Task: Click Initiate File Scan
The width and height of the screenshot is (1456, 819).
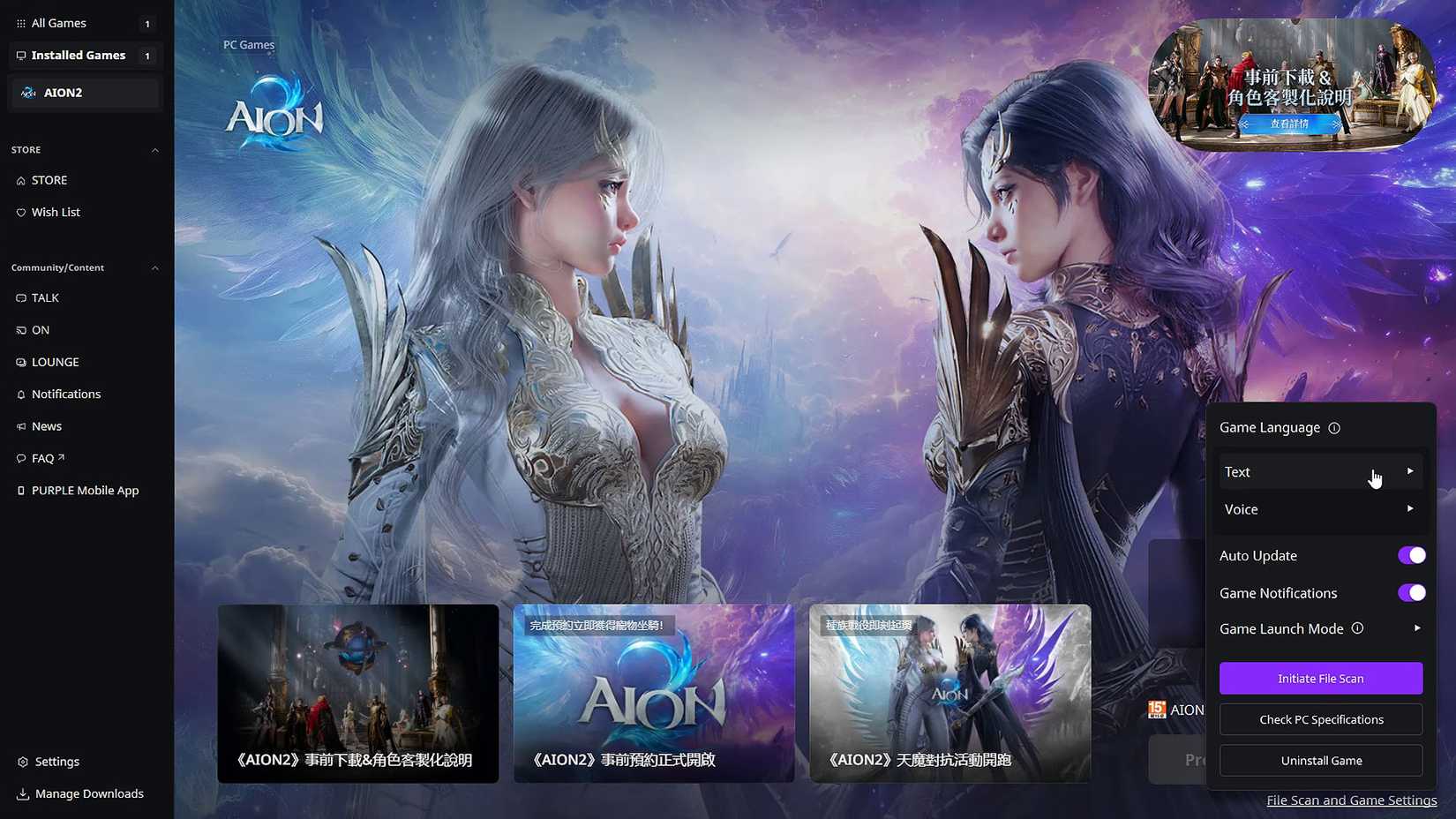Action: (1320, 678)
